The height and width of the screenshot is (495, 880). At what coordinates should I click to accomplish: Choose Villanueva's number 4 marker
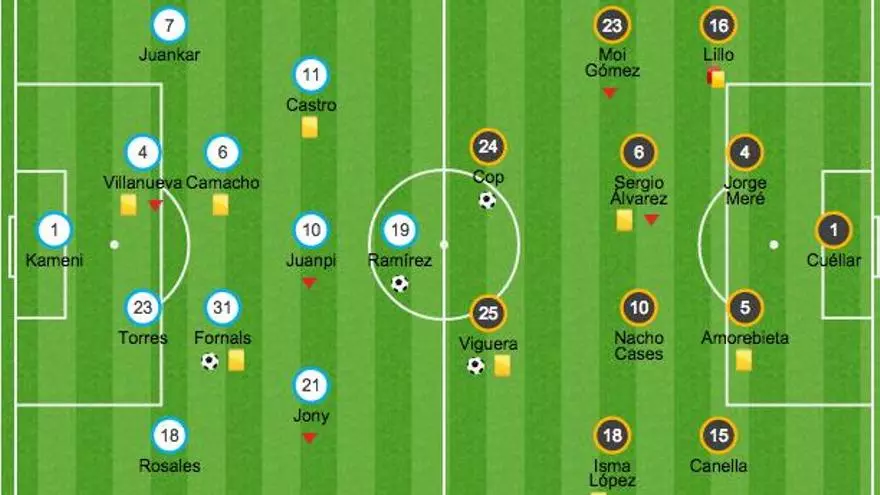[143, 153]
